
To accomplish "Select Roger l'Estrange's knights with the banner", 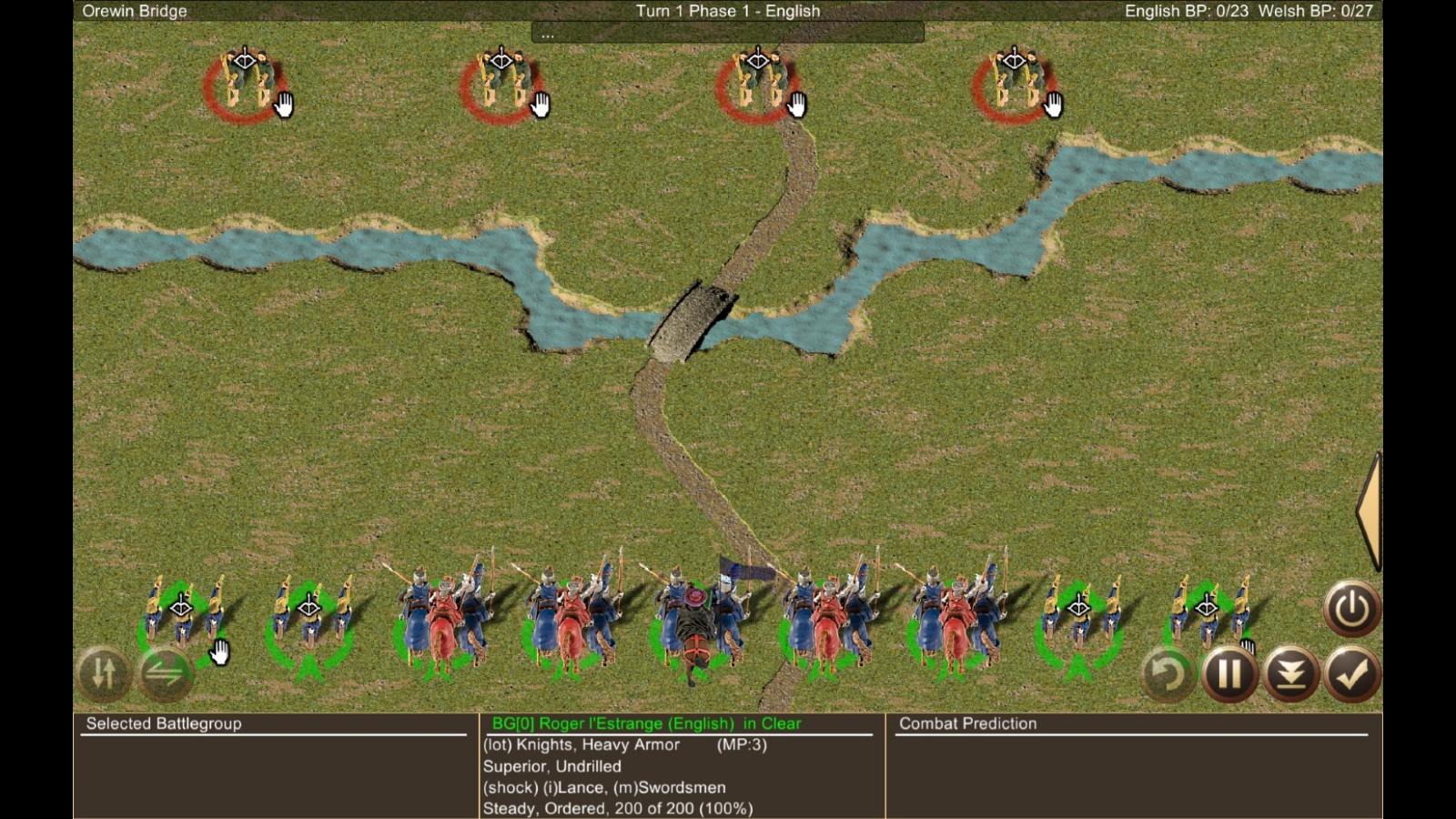I will click(x=697, y=619).
